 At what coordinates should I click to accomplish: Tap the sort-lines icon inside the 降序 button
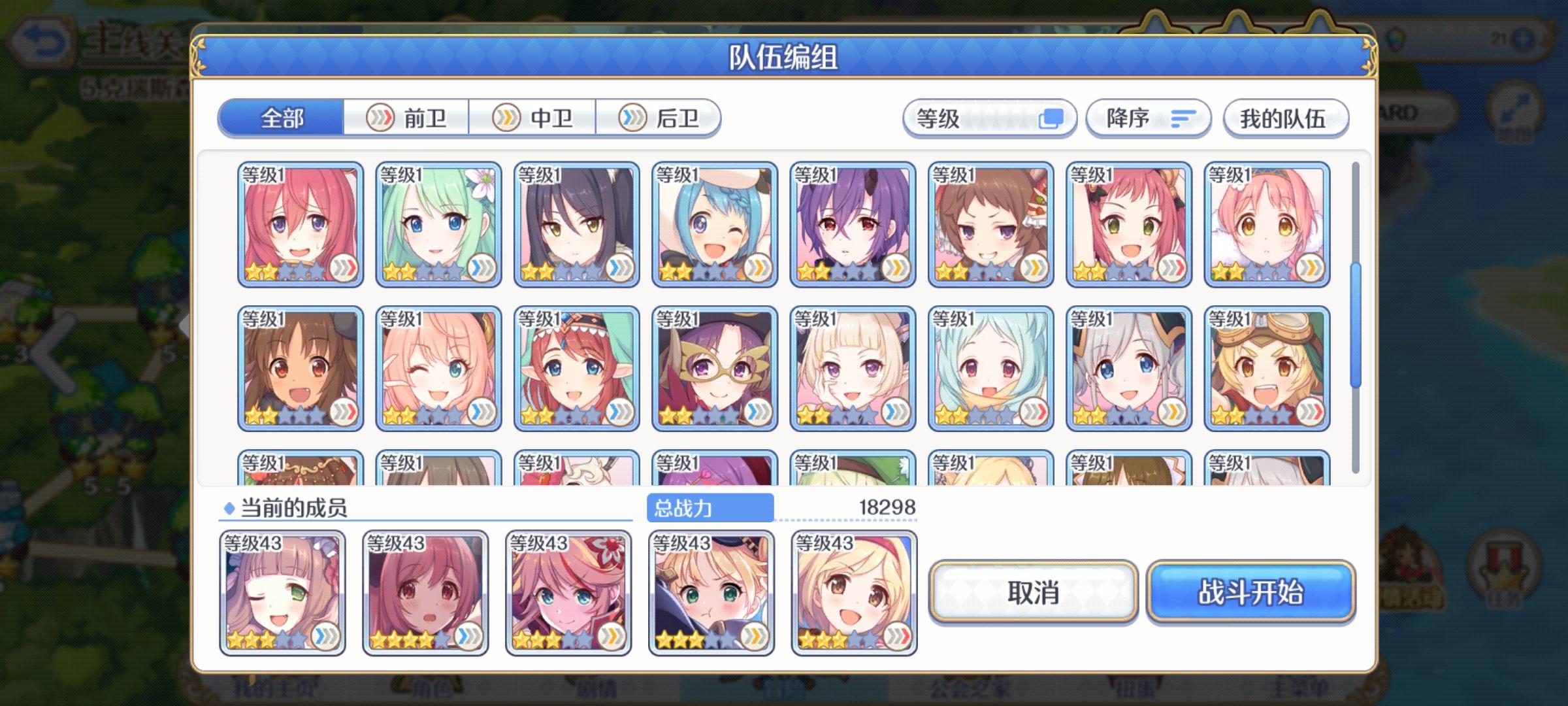[x=1184, y=118]
